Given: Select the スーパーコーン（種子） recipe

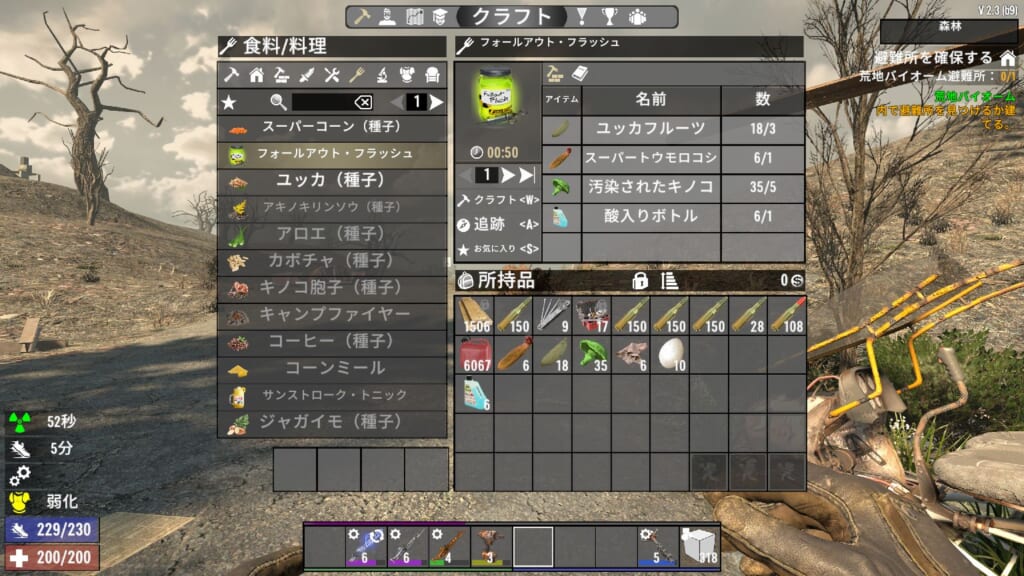Looking at the screenshot, I should (332, 128).
